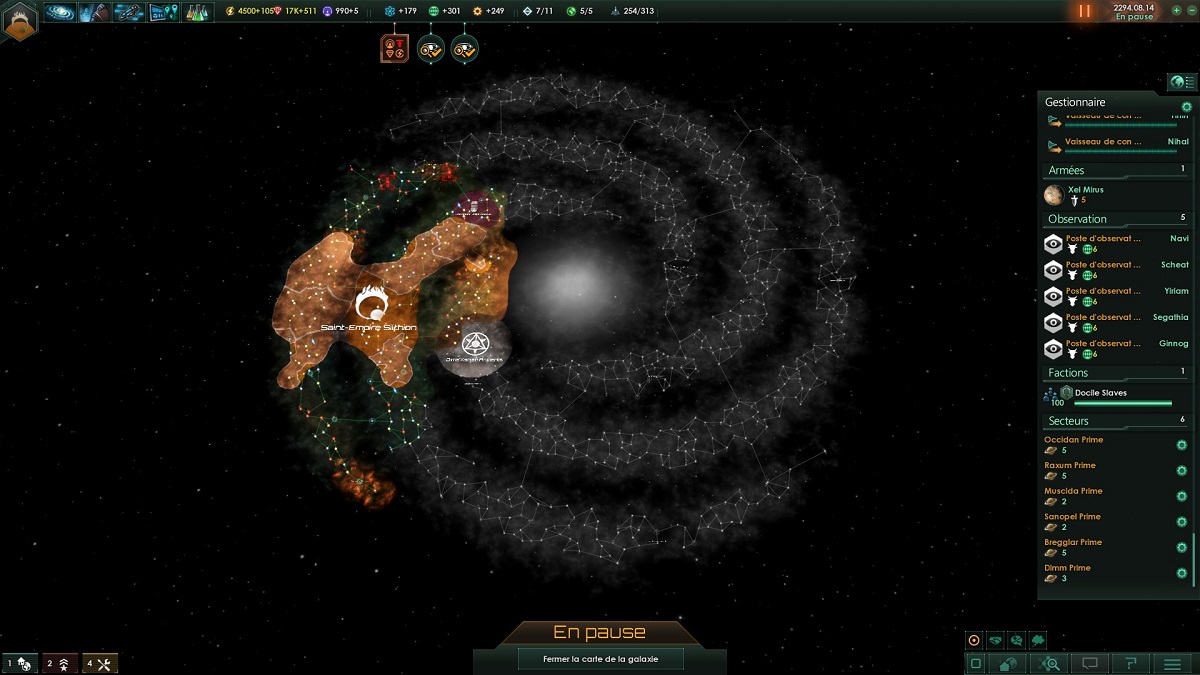
Task: Open settings gear for Raxum Prime sector
Action: [1182, 471]
